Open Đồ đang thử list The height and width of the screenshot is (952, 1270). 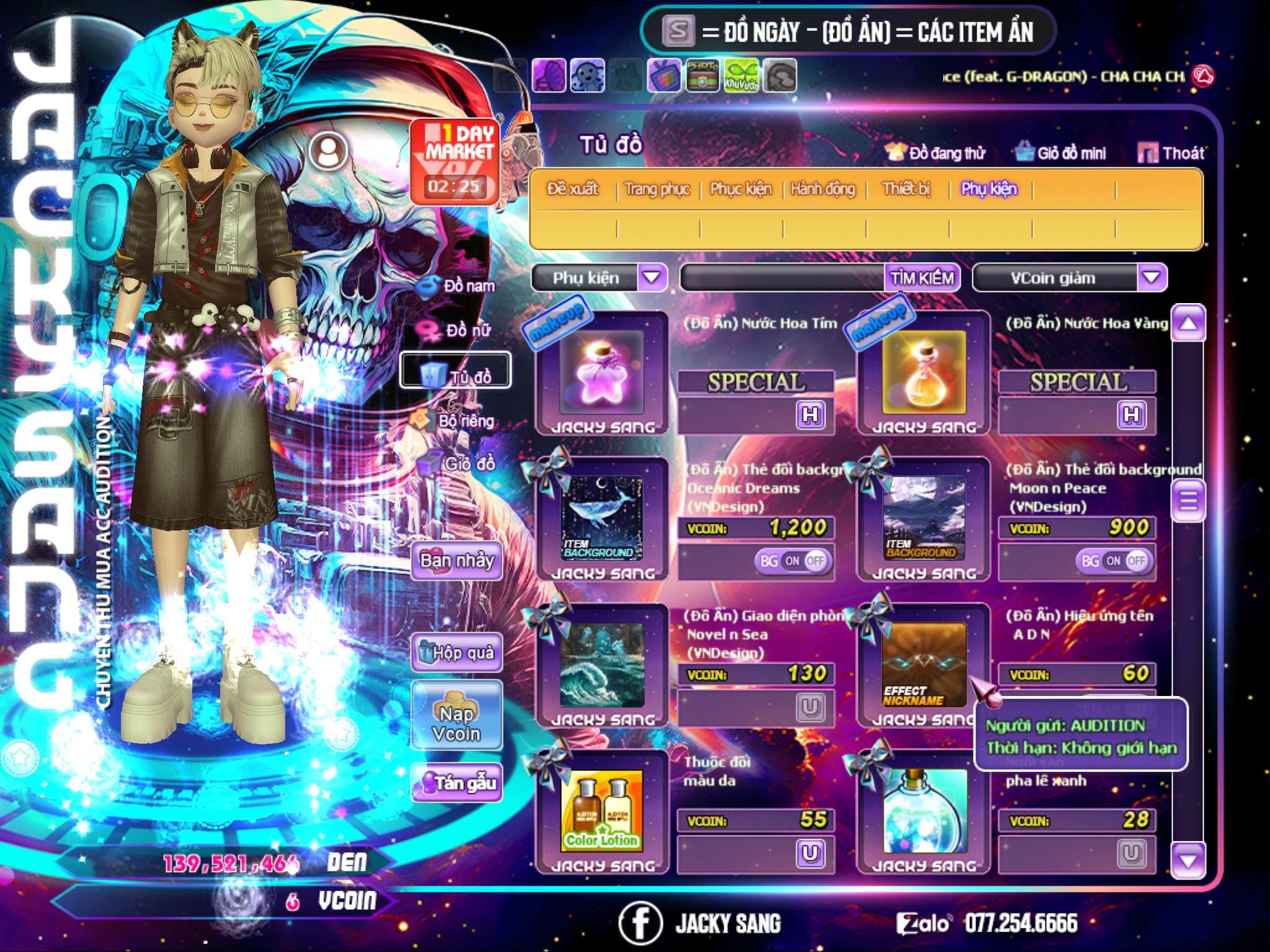[935, 152]
